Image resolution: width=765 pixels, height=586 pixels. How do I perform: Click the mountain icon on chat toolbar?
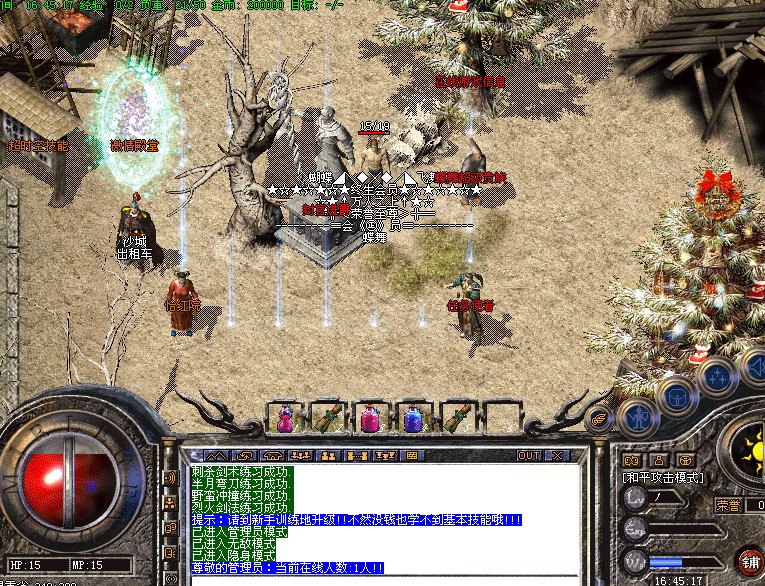tap(218, 456)
